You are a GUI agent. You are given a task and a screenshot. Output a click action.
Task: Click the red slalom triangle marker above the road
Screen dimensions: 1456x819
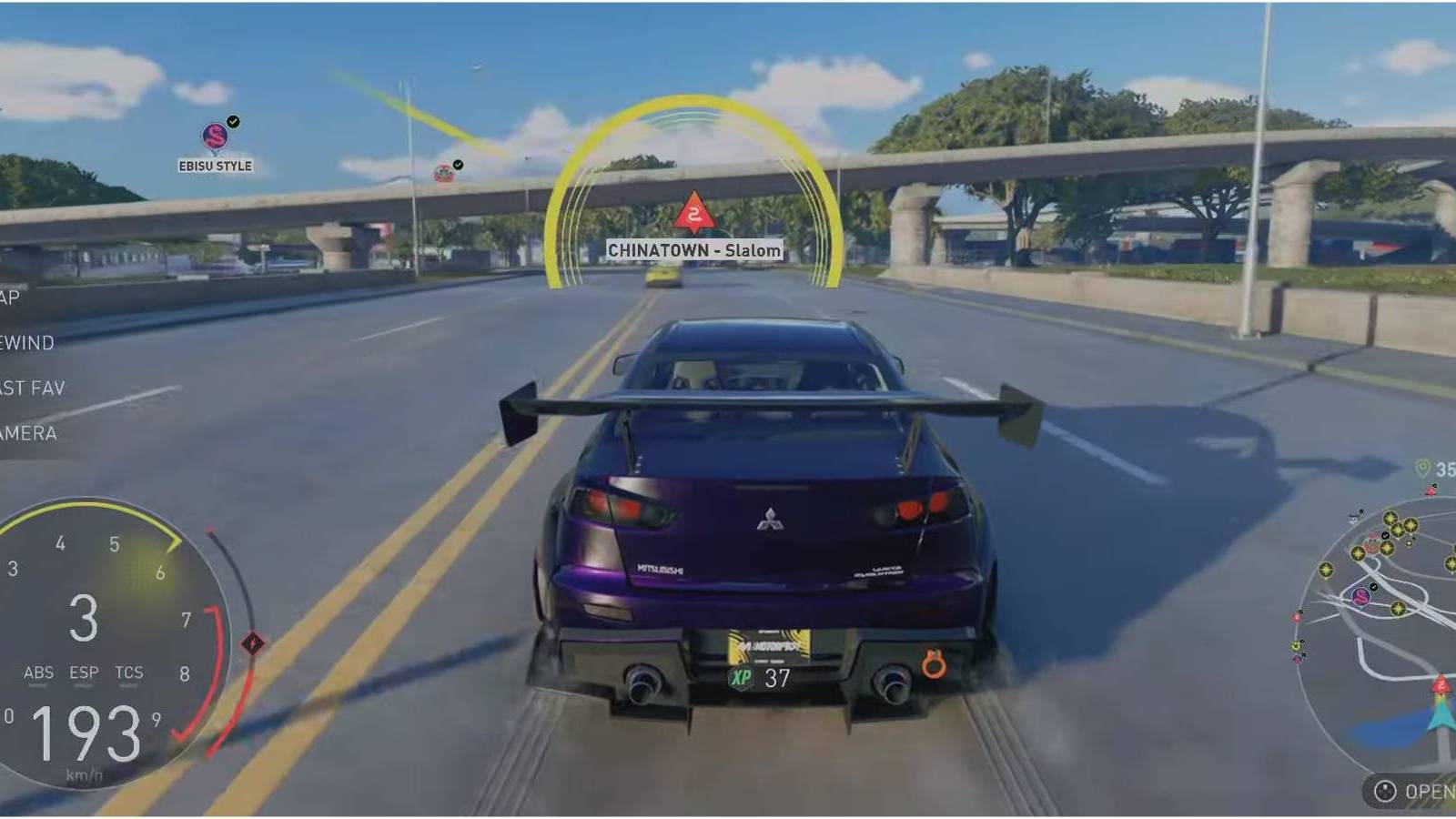tap(695, 214)
